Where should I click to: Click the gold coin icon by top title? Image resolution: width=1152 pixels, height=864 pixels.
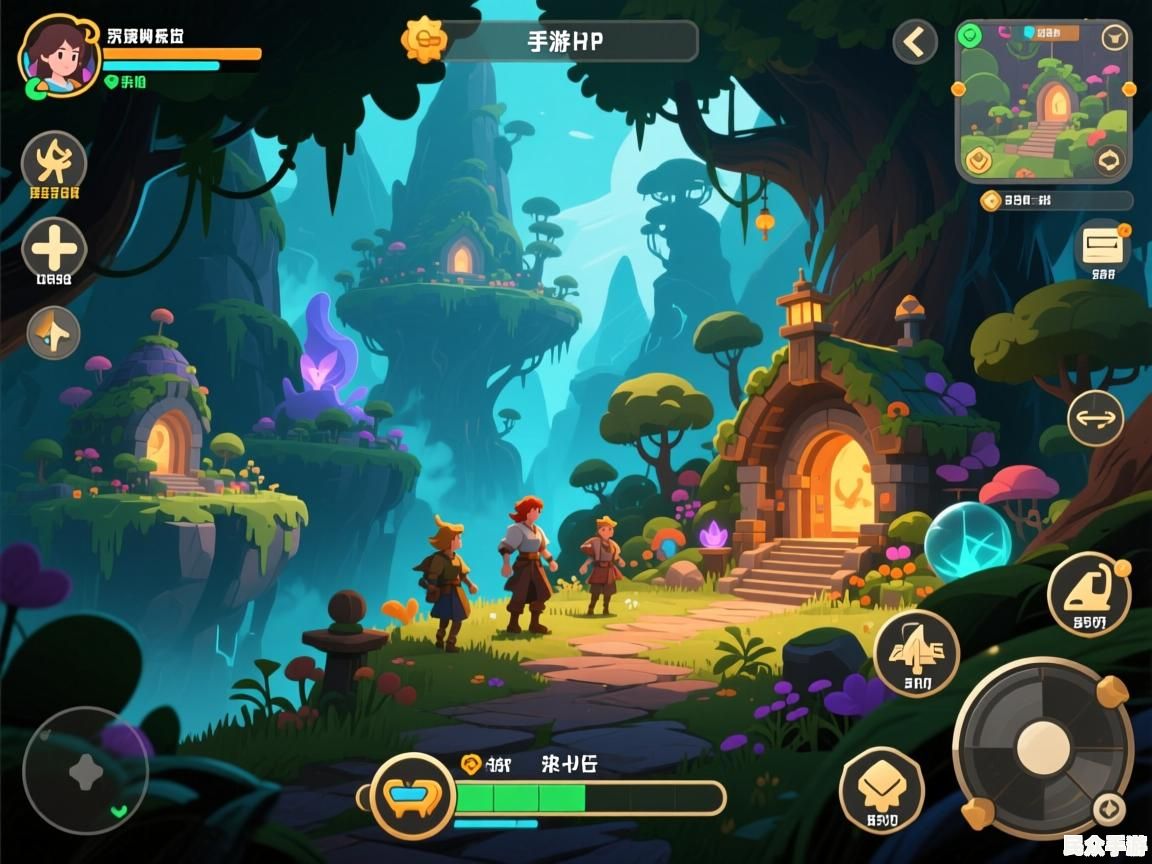[424, 41]
